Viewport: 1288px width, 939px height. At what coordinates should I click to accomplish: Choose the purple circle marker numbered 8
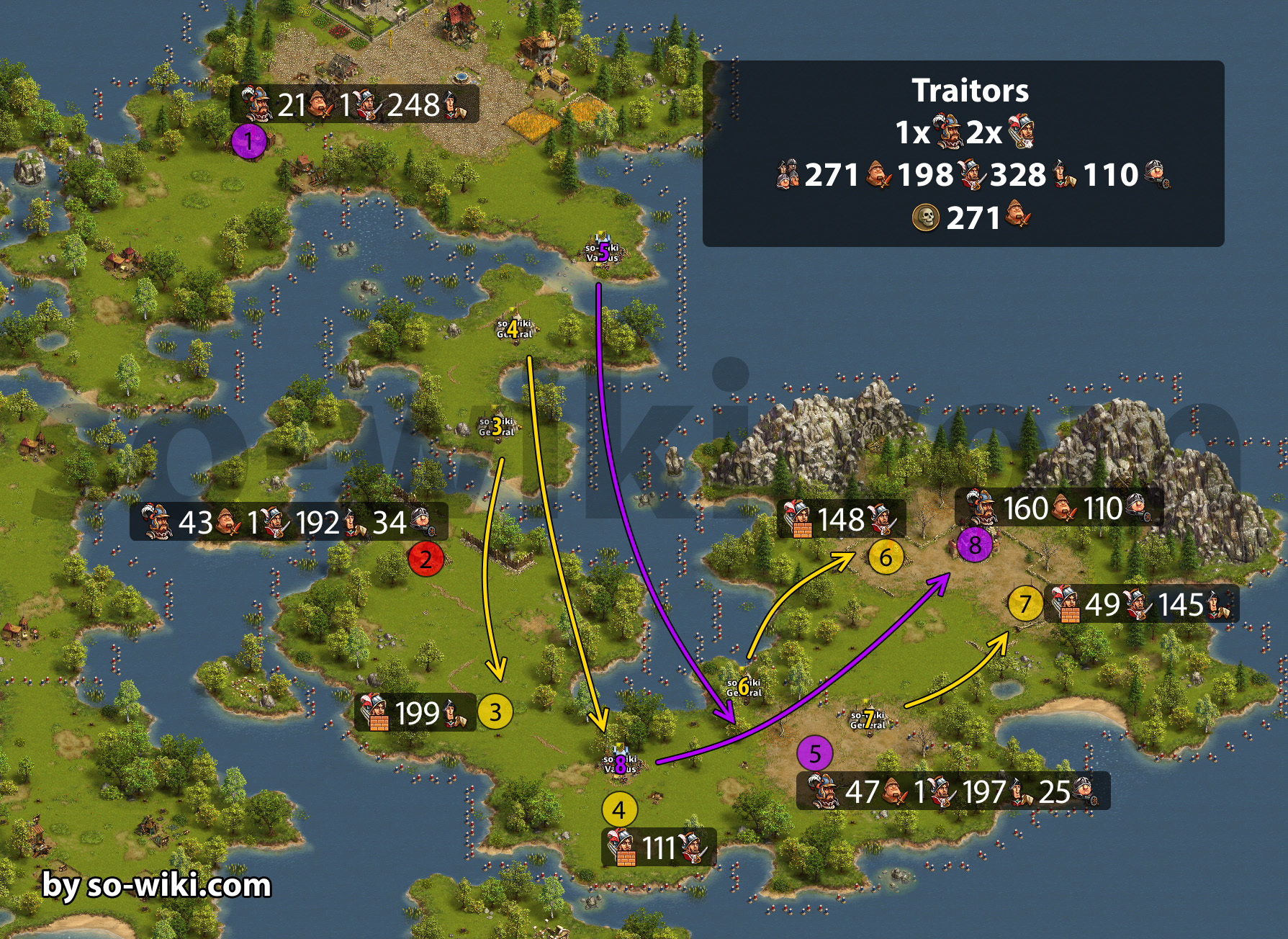(975, 544)
